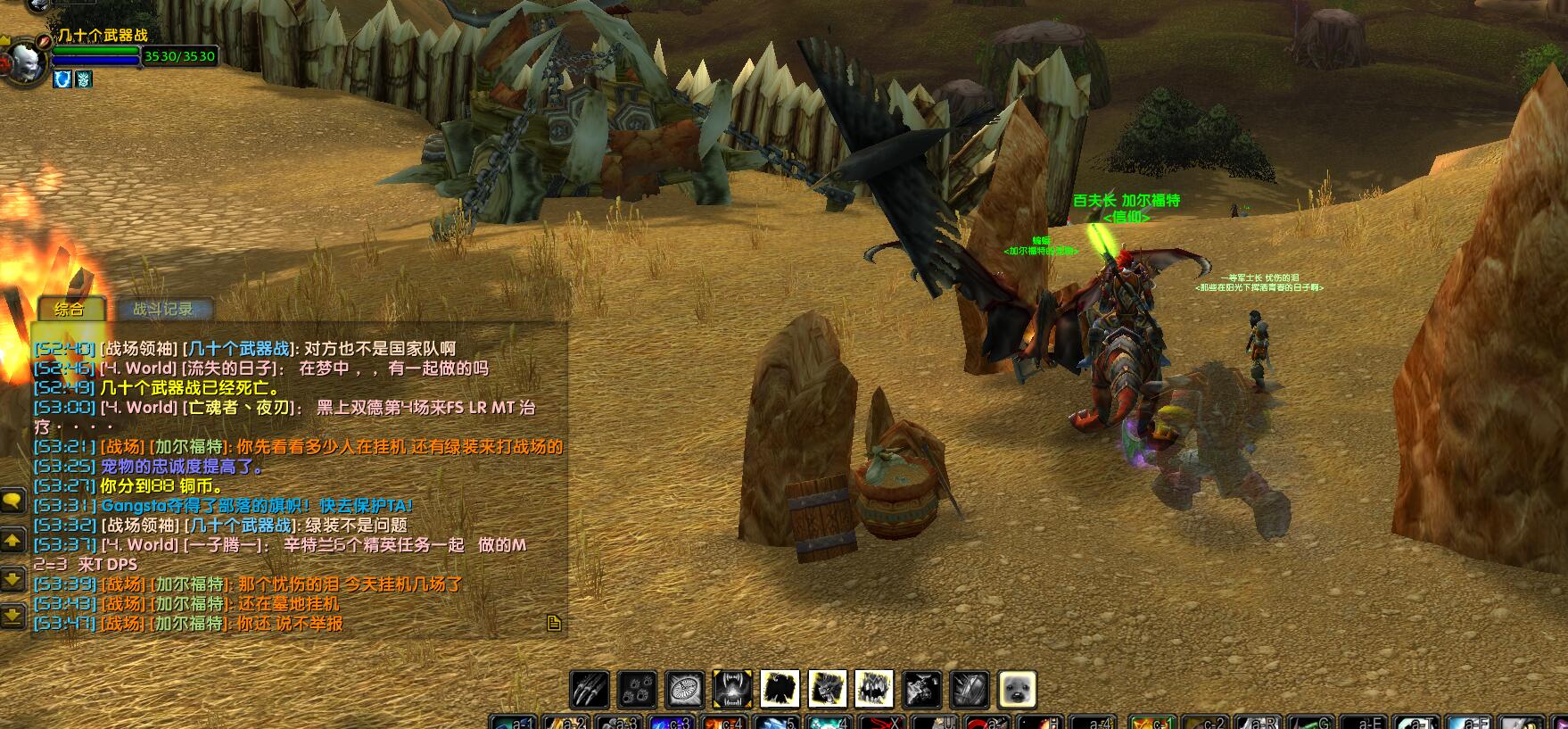Click the chat scroll-down arrow button
The width and height of the screenshot is (1568, 729).
(x=12, y=579)
